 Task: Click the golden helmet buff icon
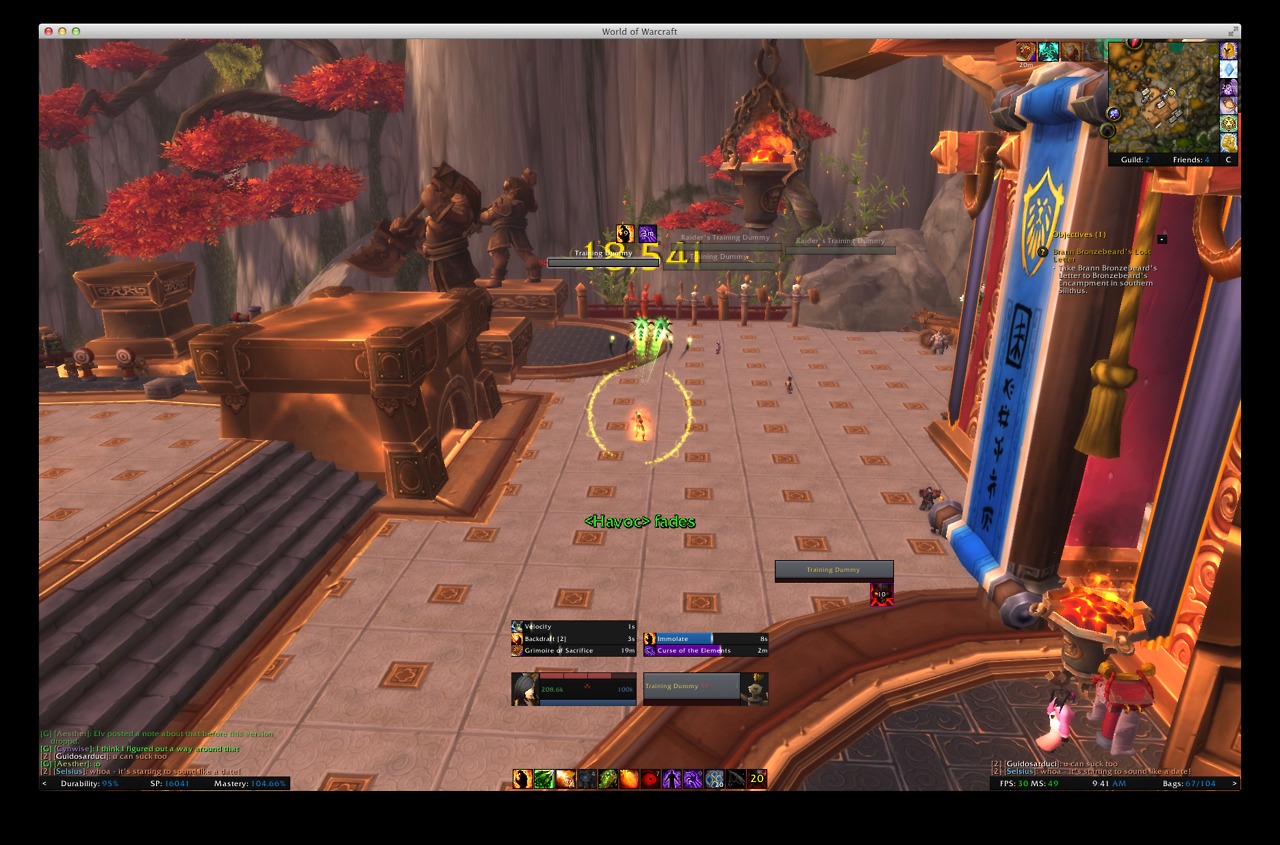1228,51
